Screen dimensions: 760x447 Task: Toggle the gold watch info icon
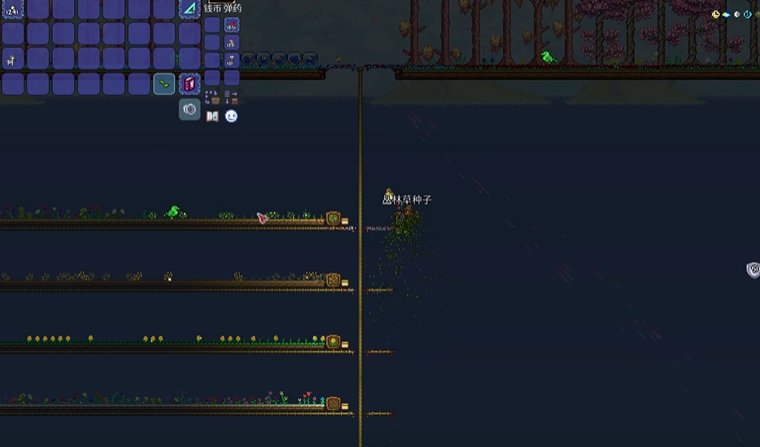click(716, 14)
